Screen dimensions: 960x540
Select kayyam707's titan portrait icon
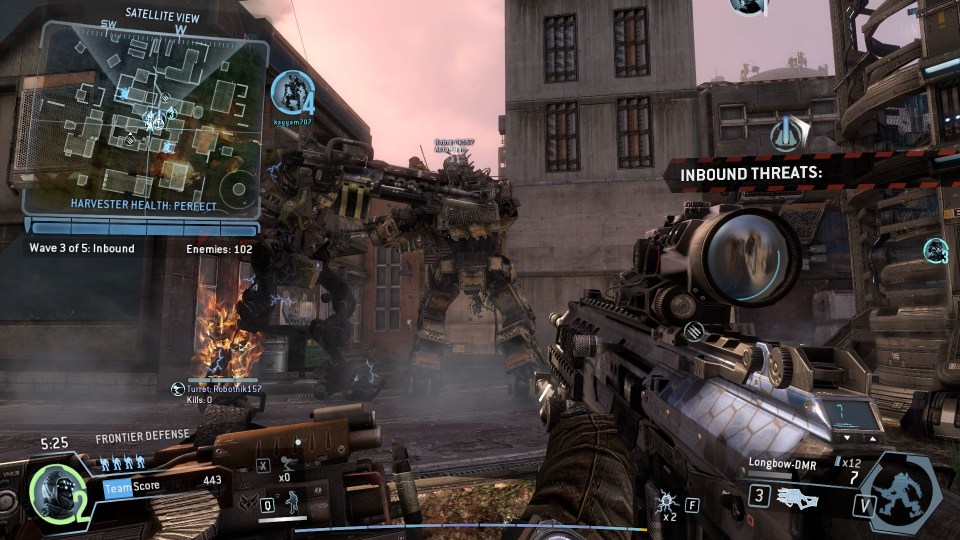coord(293,93)
